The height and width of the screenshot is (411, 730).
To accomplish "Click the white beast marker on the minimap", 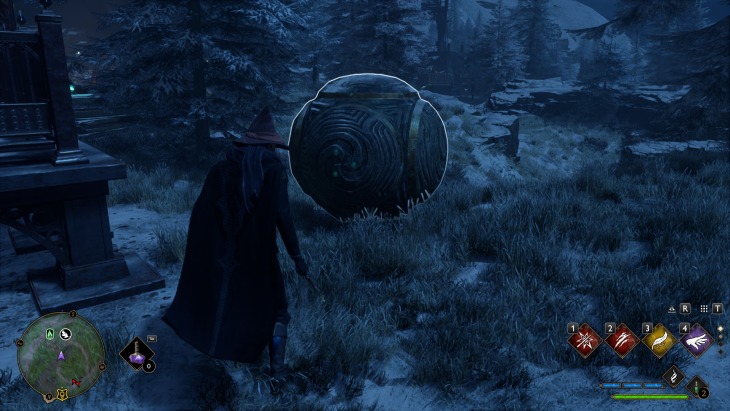I will point(65,334).
